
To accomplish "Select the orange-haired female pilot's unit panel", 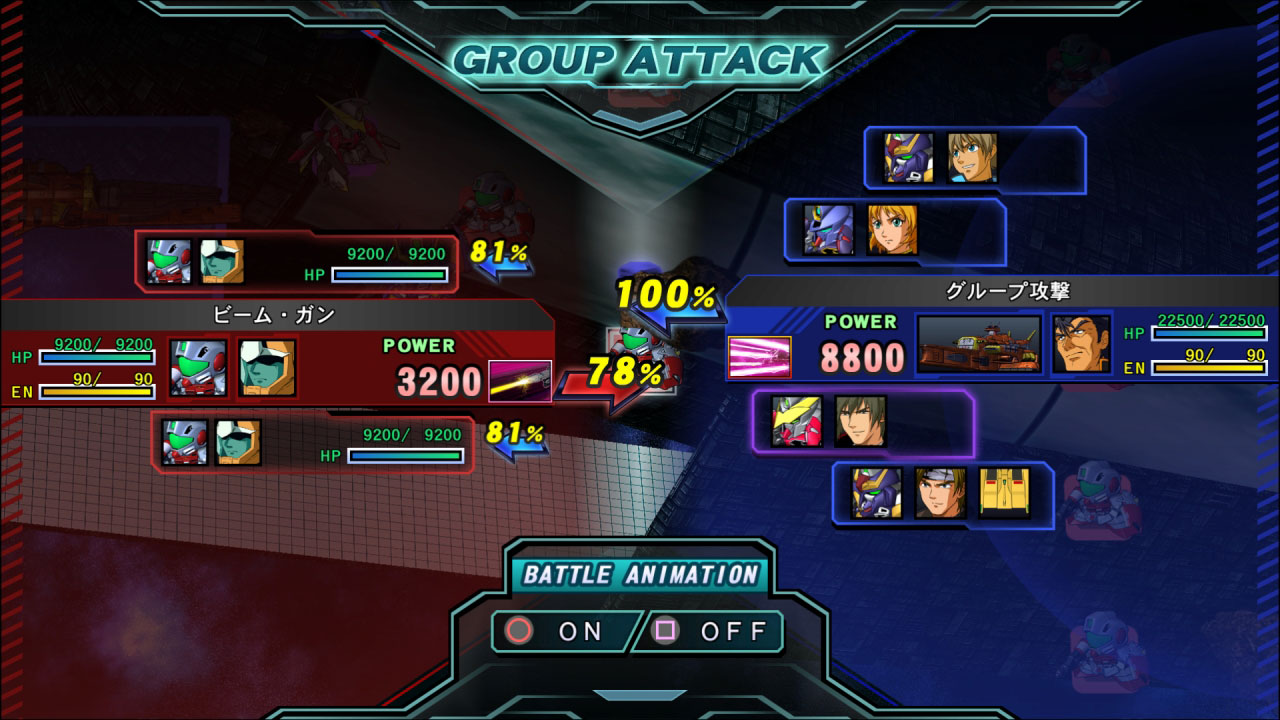I will pyautogui.click(x=894, y=231).
